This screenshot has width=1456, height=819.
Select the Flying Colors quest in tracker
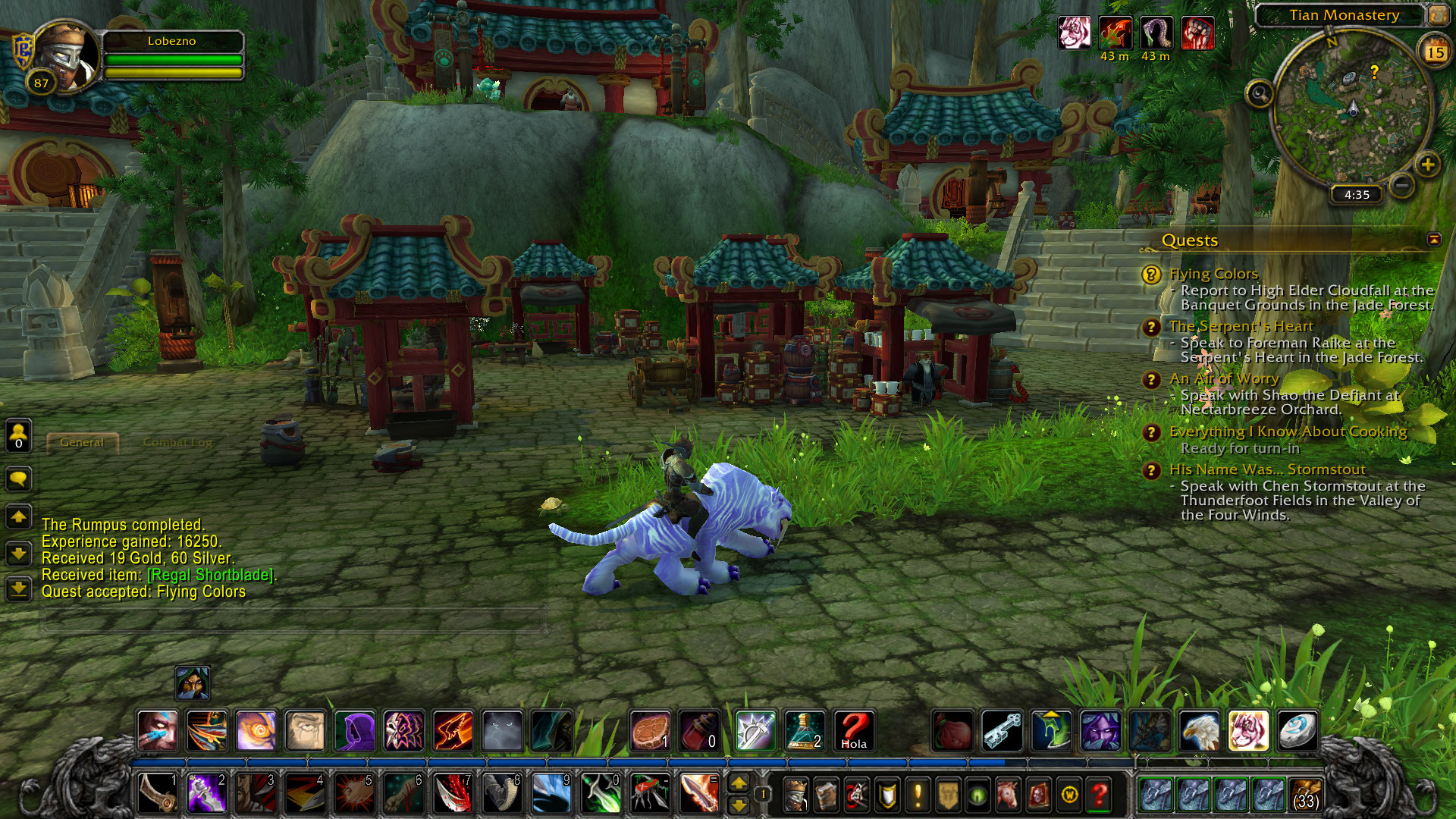[x=1213, y=274]
